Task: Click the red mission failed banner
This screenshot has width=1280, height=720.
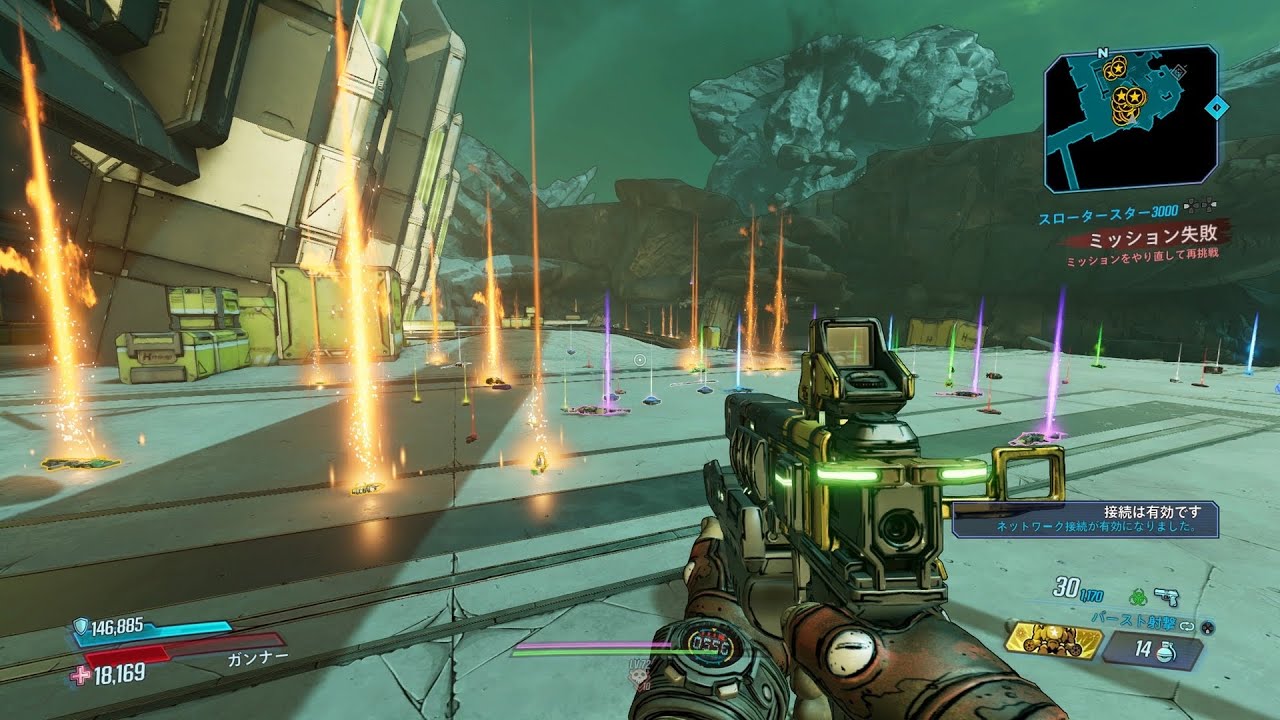Action: click(1148, 240)
